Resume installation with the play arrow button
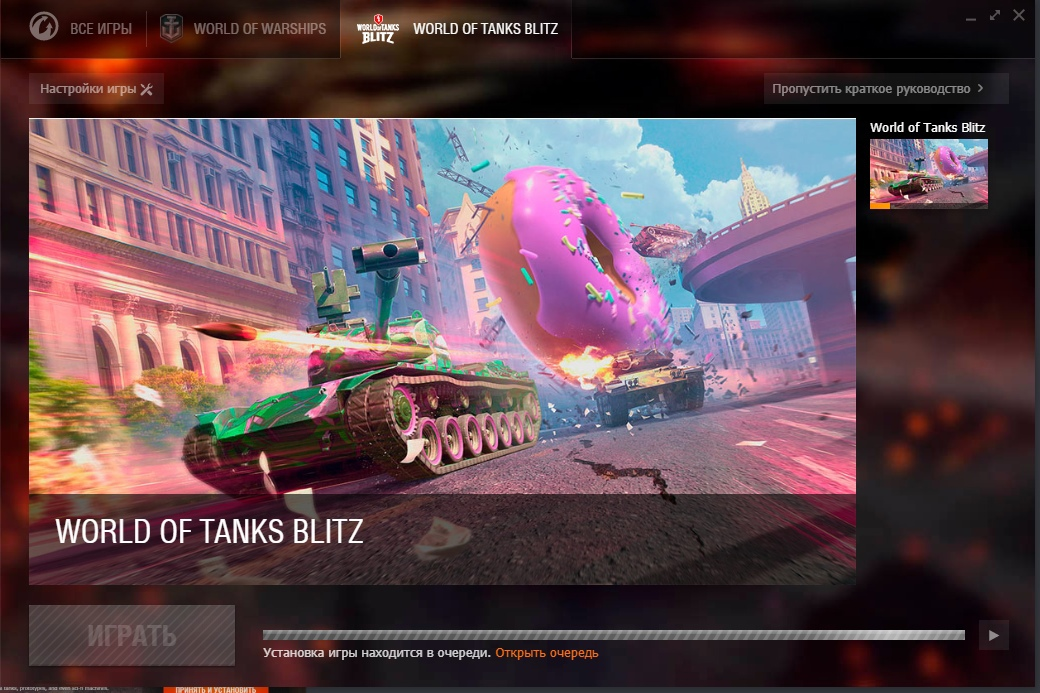Screen dimensions: 1040x693 tap(993, 635)
